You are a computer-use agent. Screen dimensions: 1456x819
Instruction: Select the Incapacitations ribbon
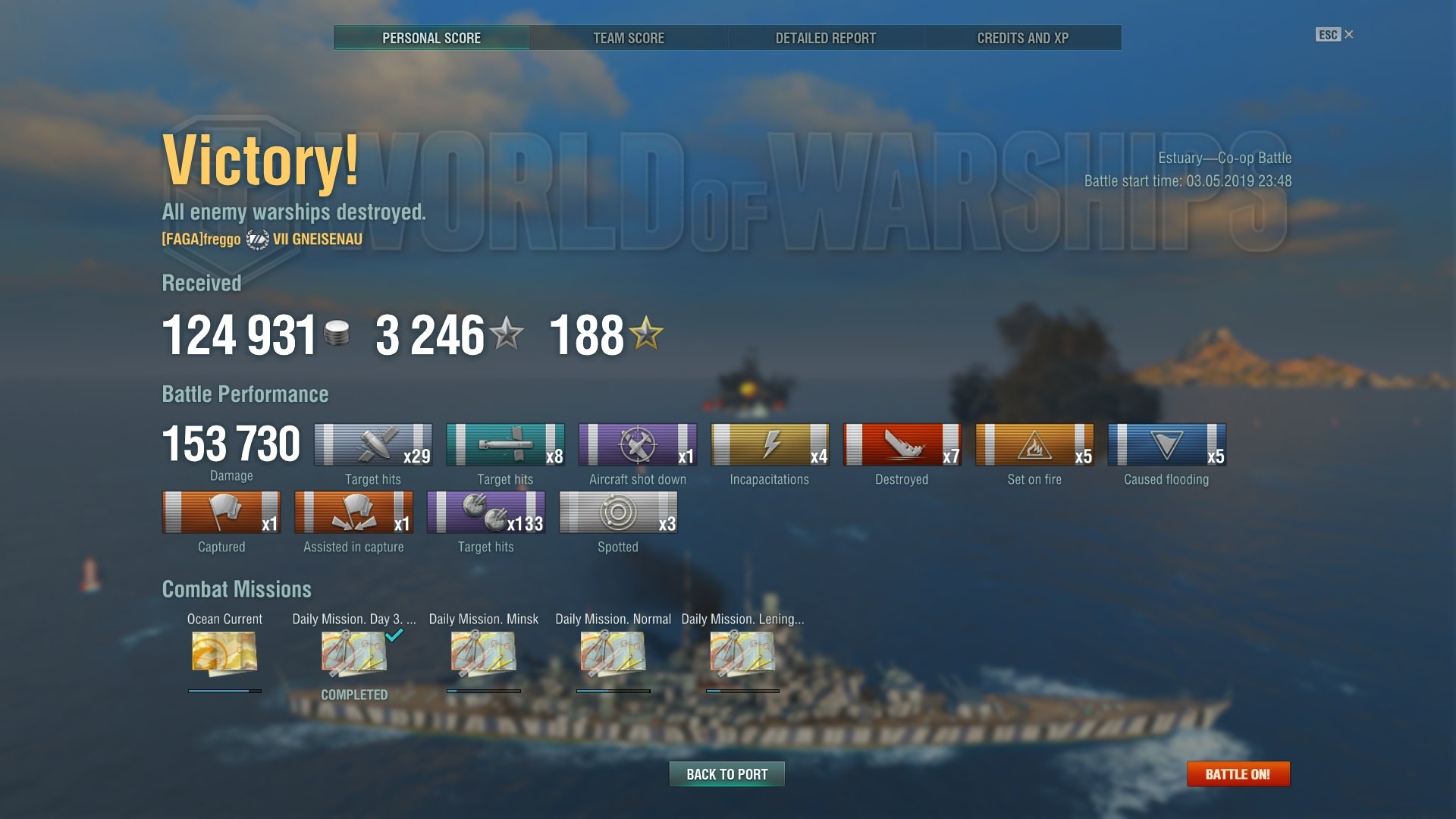coord(770,444)
